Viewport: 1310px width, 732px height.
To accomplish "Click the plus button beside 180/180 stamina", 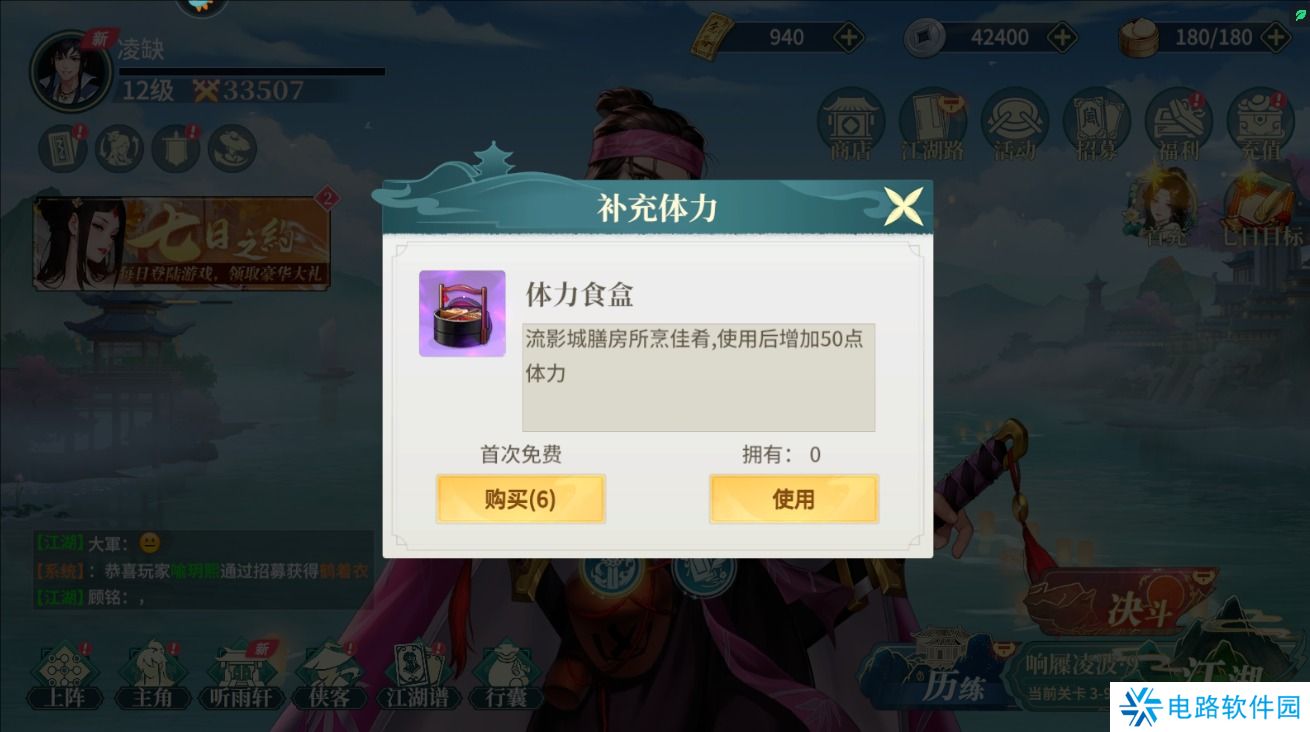I will [1276, 38].
